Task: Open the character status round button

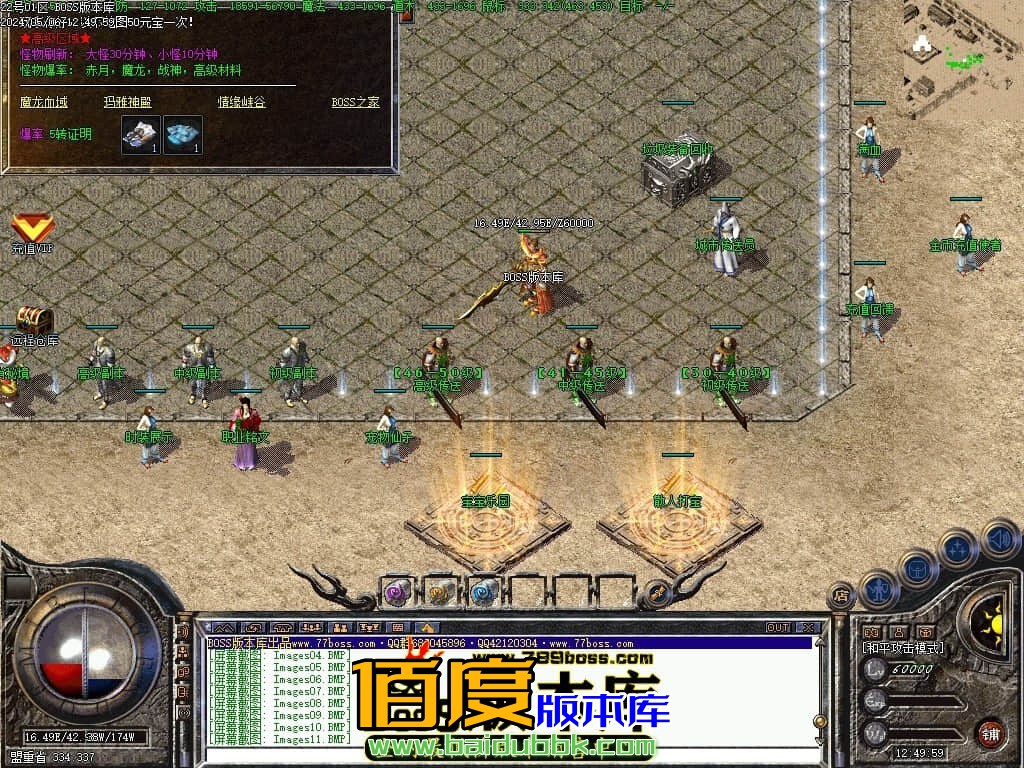Action: point(877,590)
